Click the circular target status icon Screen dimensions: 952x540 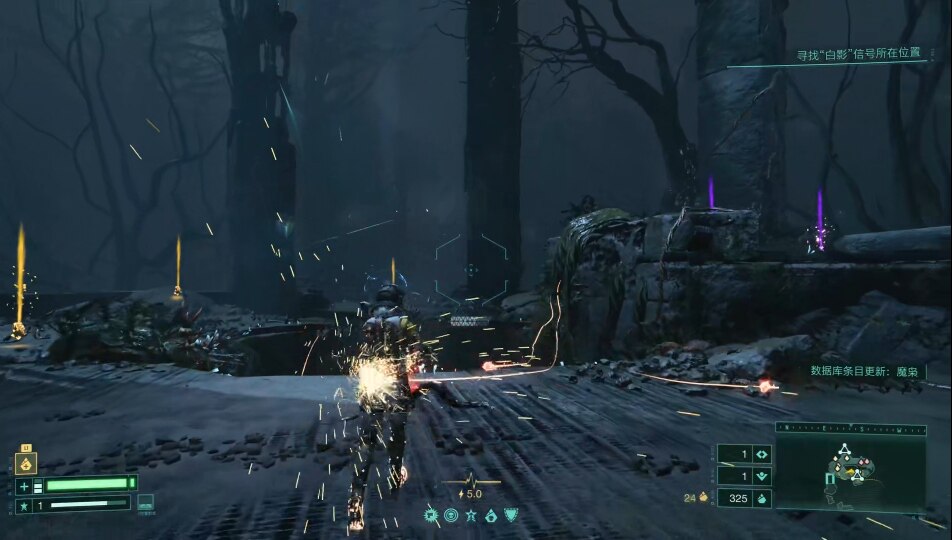(451, 516)
